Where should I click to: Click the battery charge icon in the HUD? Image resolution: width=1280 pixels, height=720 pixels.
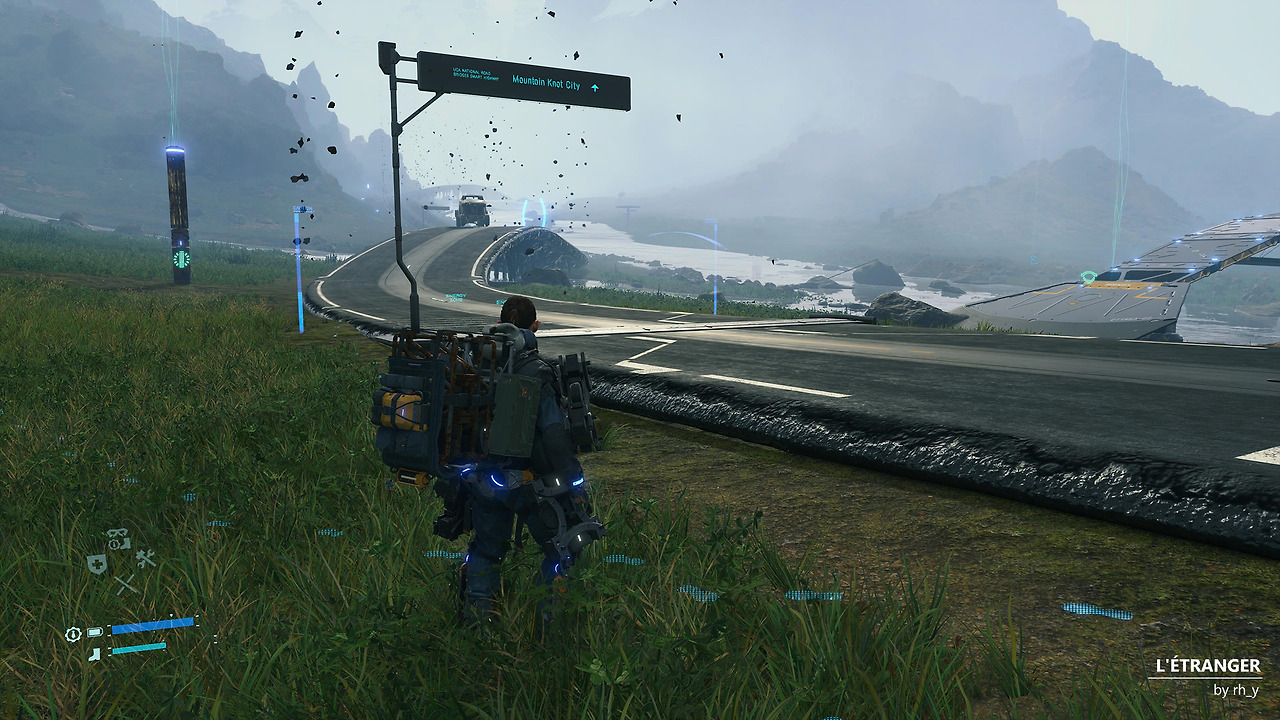(x=94, y=631)
